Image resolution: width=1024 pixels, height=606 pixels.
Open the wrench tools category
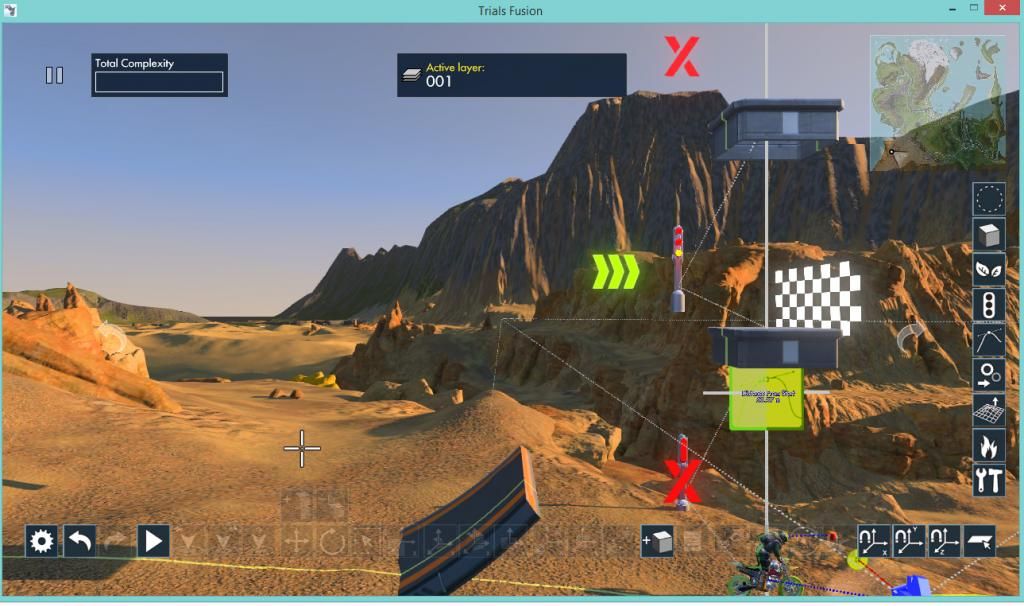click(x=989, y=480)
